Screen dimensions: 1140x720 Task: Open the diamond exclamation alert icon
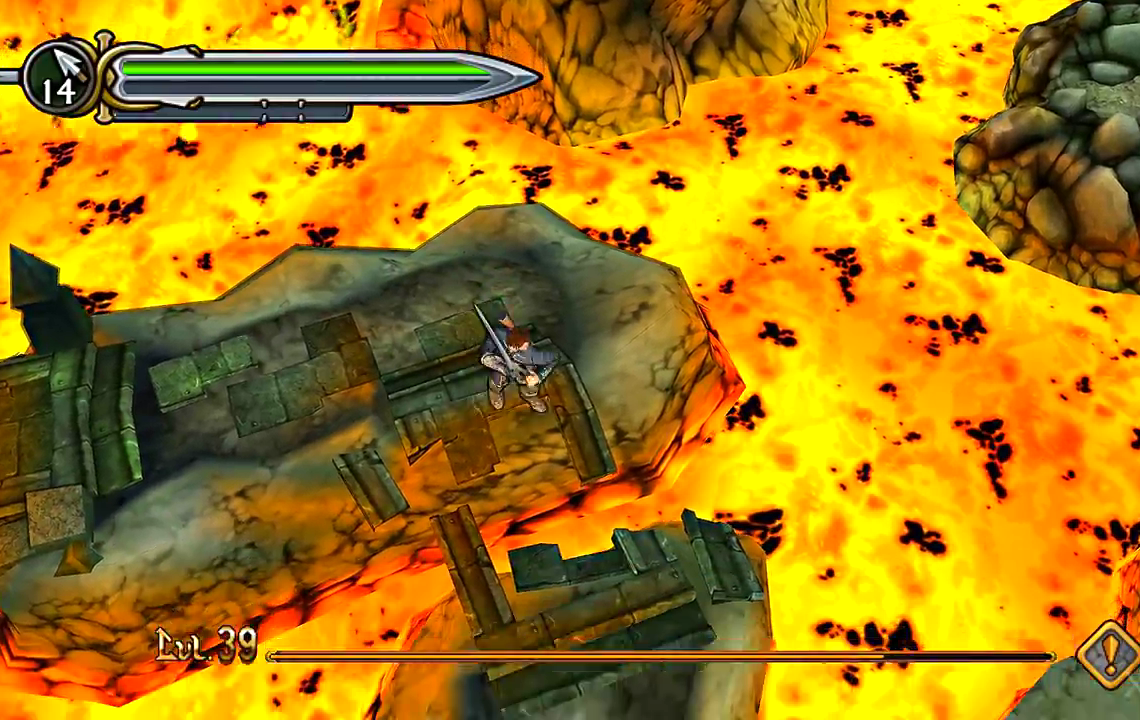[x=1108, y=656]
